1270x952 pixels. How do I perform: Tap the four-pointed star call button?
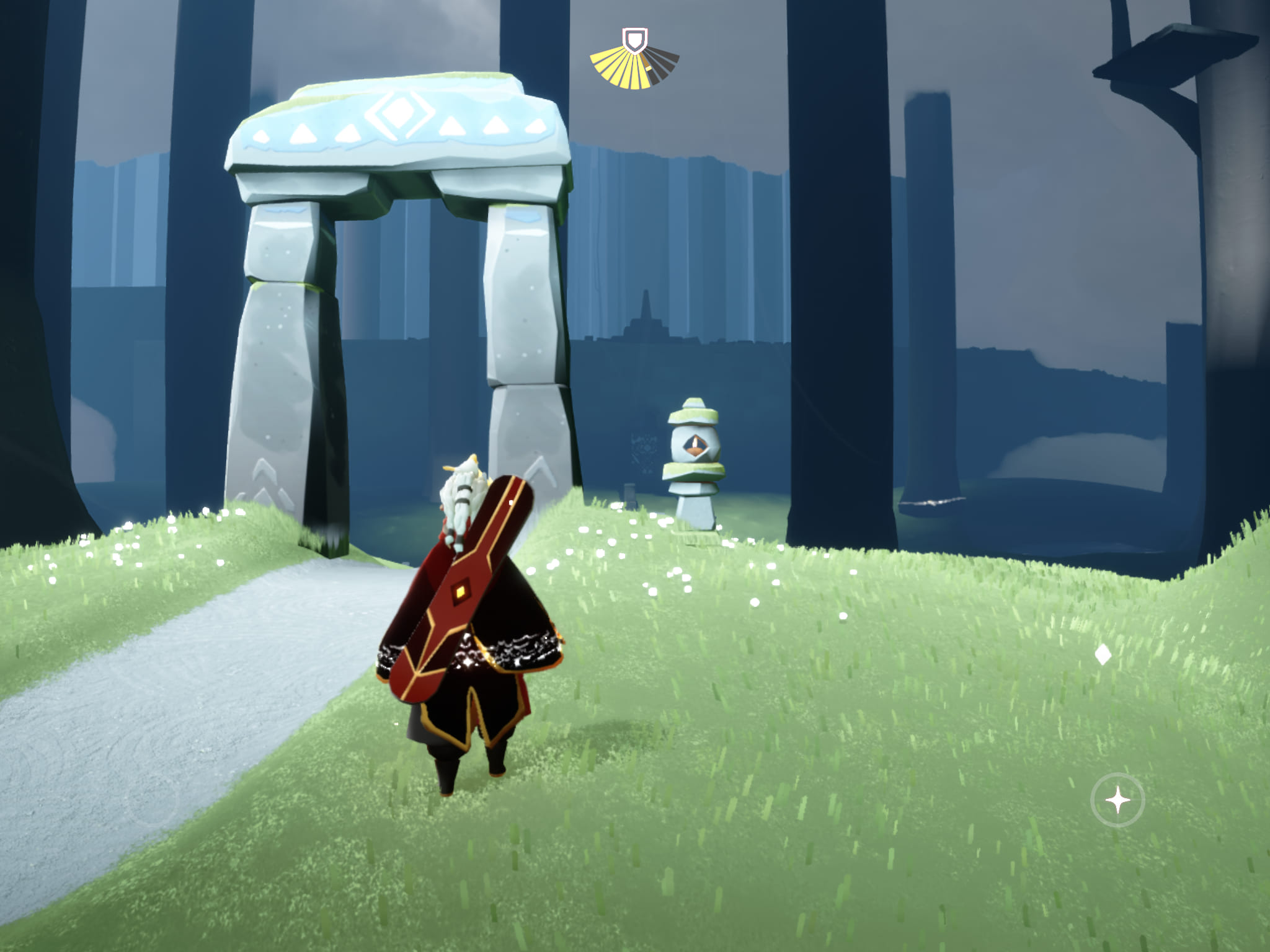pos(1117,800)
